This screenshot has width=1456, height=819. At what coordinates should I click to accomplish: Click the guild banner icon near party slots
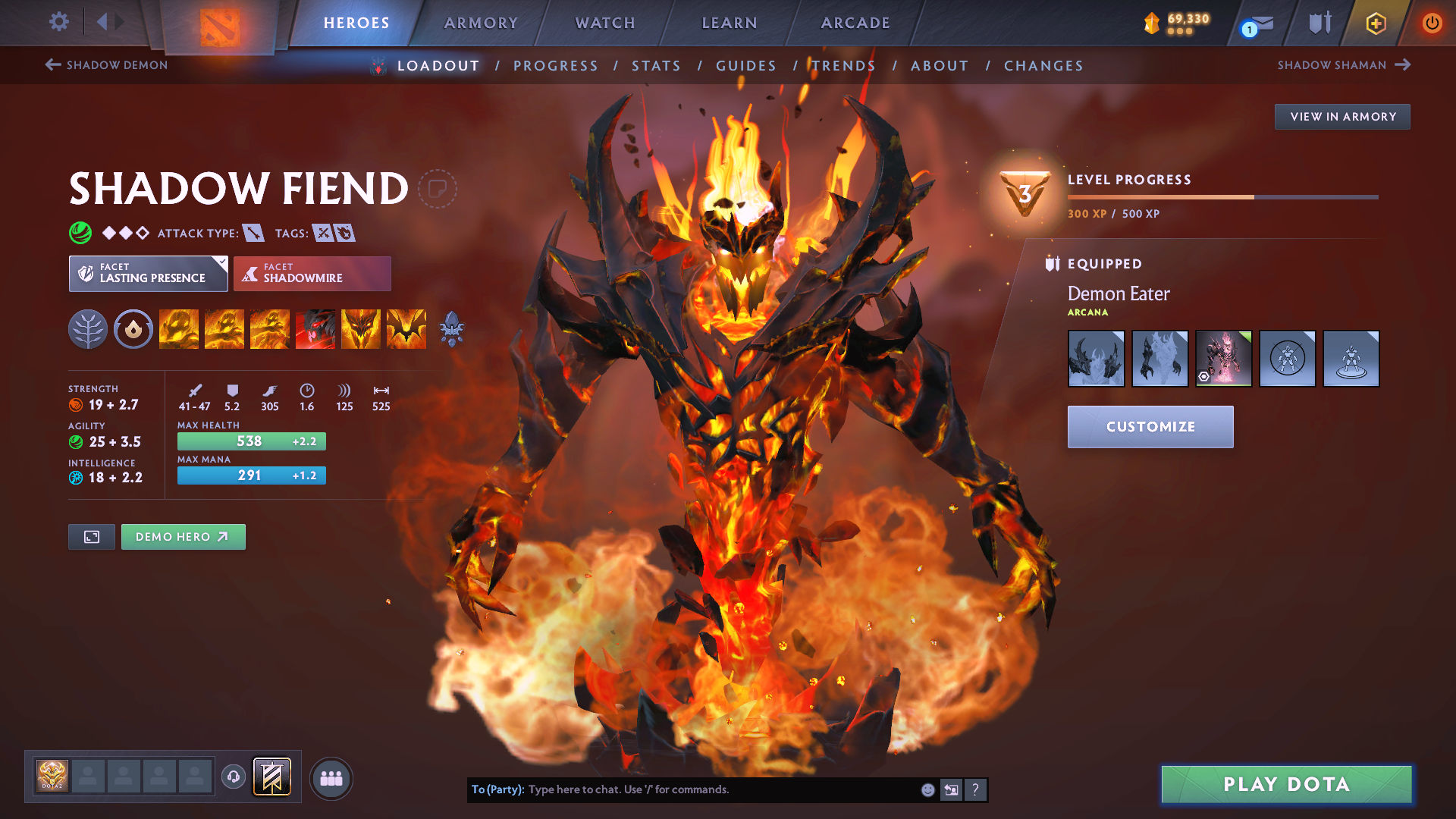(x=273, y=777)
